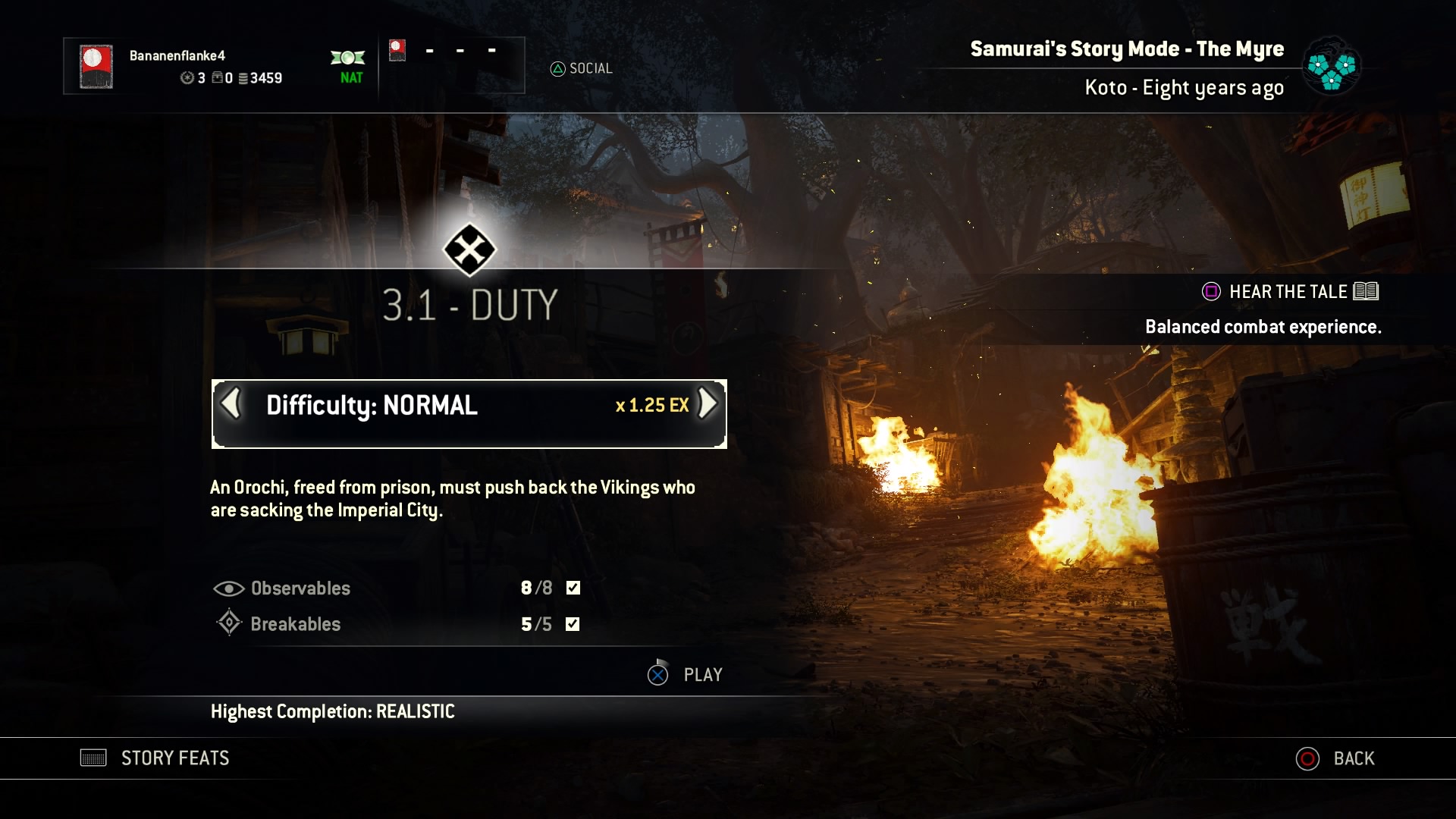Play the 3.1 Duty mission
This screenshot has width=1456, height=819.
tap(686, 674)
